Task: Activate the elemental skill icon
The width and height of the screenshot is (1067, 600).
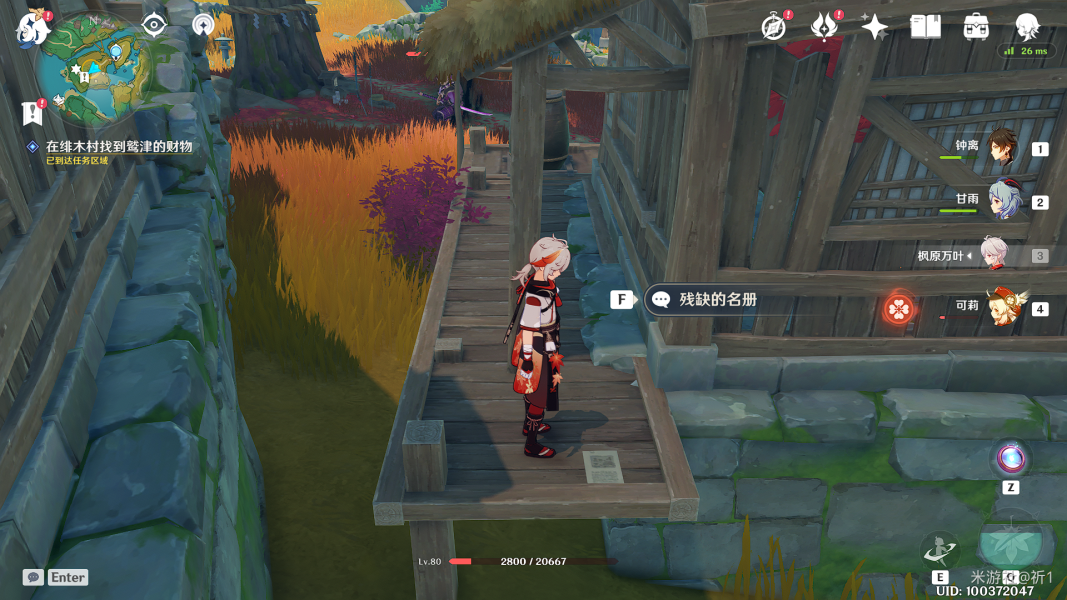Action: click(940, 549)
